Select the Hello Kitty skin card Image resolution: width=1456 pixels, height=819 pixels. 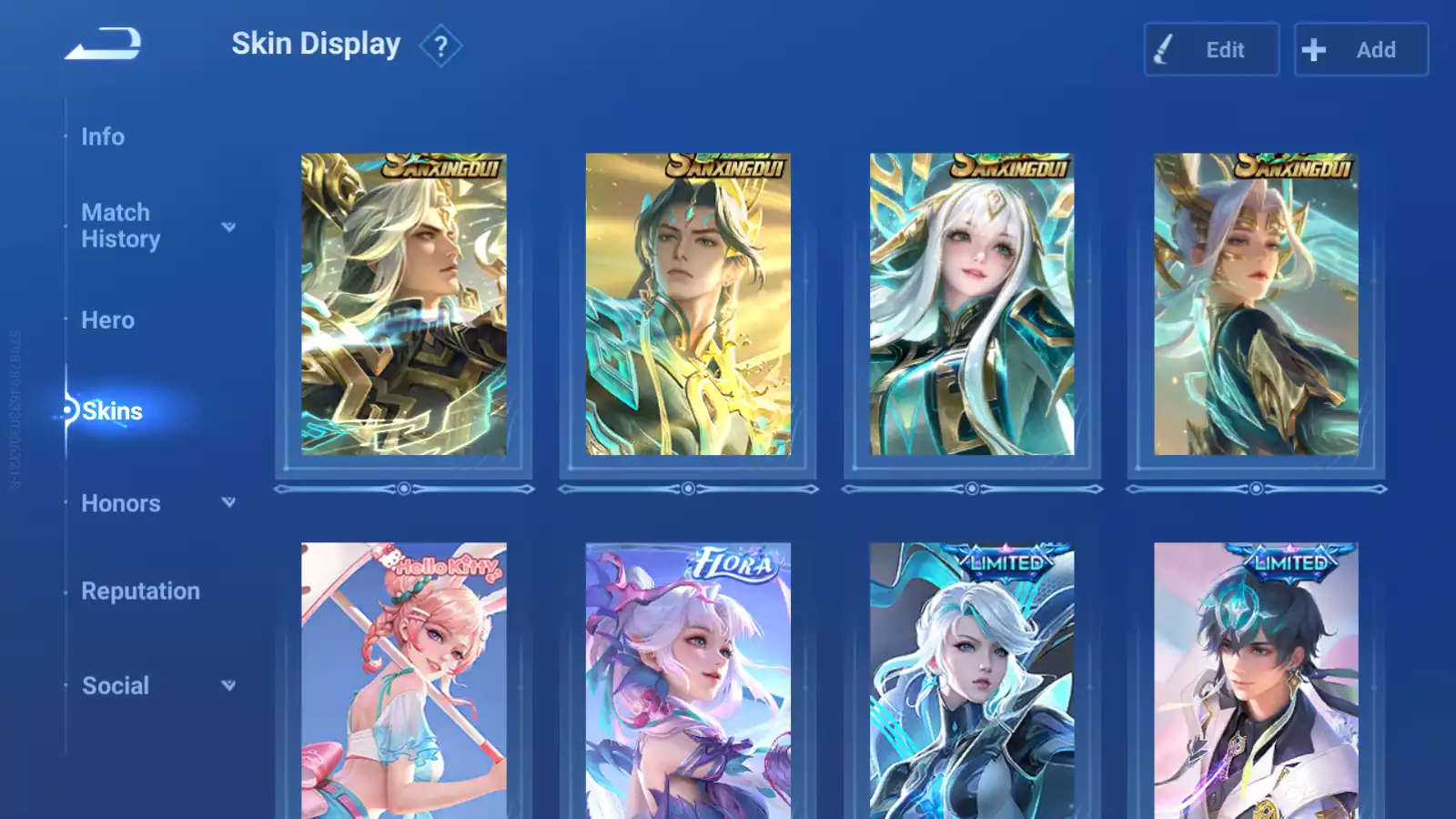pos(404,681)
